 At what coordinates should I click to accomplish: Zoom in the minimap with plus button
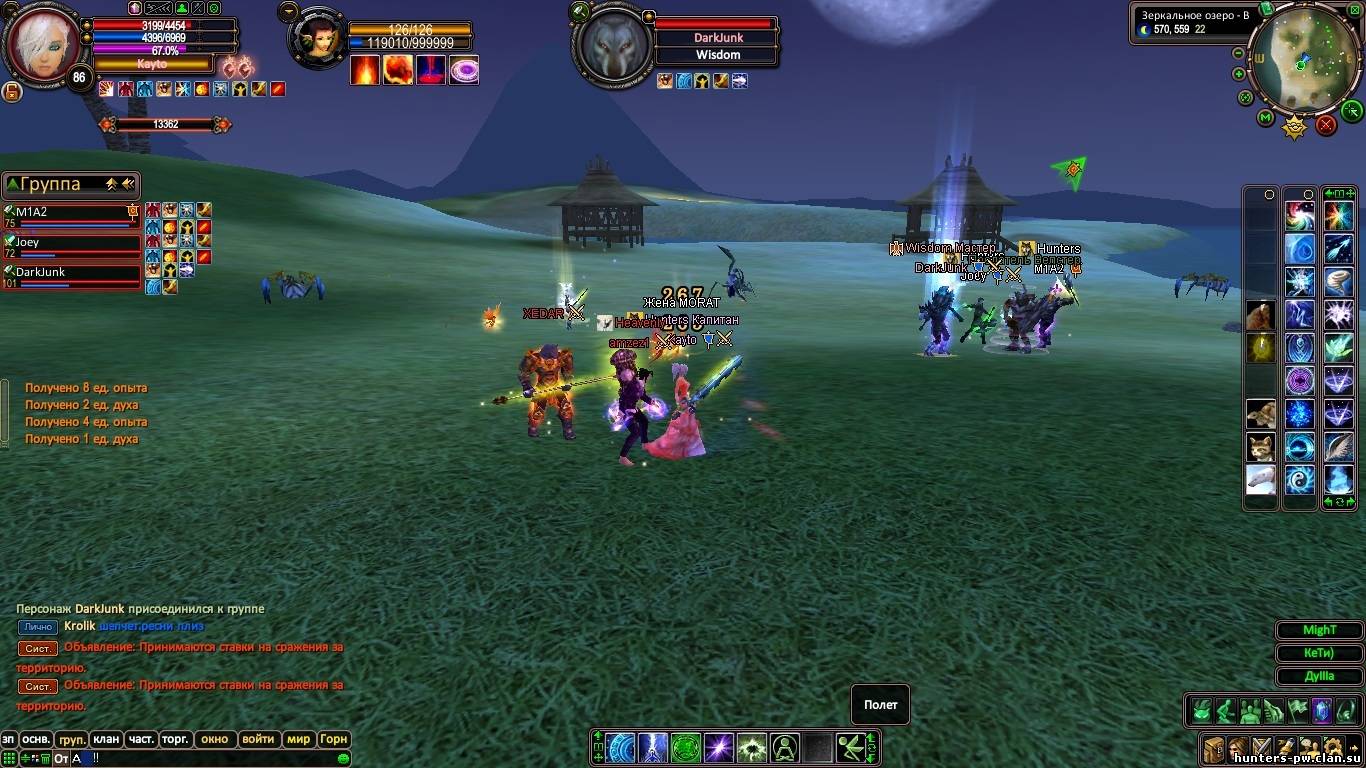[x=1239, y=74]
